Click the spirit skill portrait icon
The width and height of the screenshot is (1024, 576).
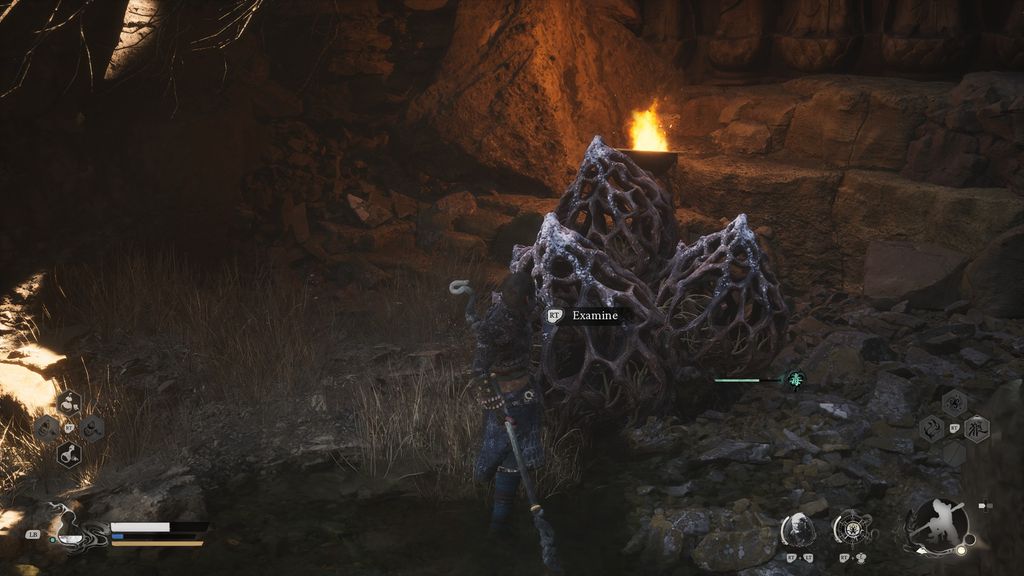coord(798,529)
